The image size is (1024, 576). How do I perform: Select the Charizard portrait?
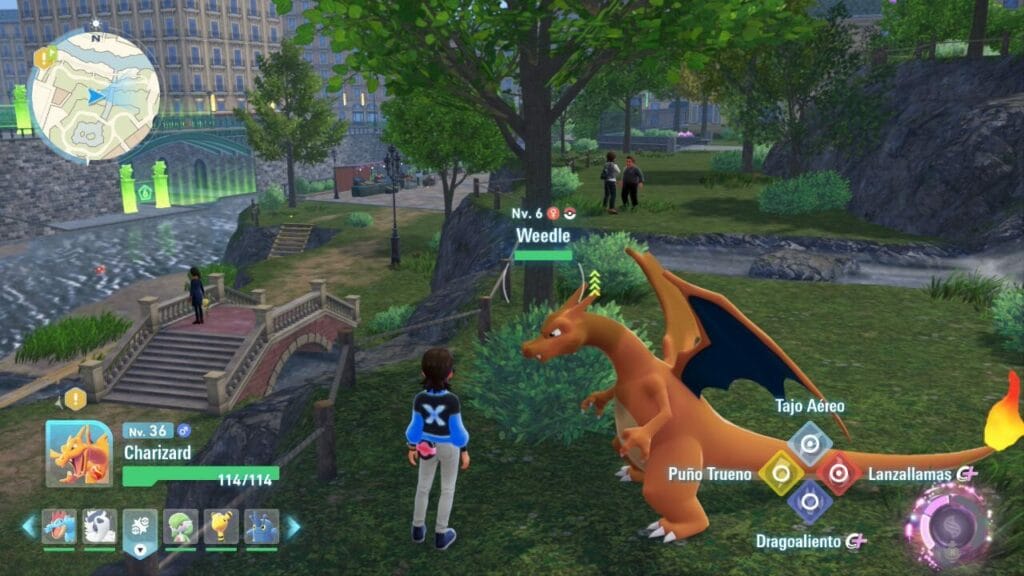78,452
